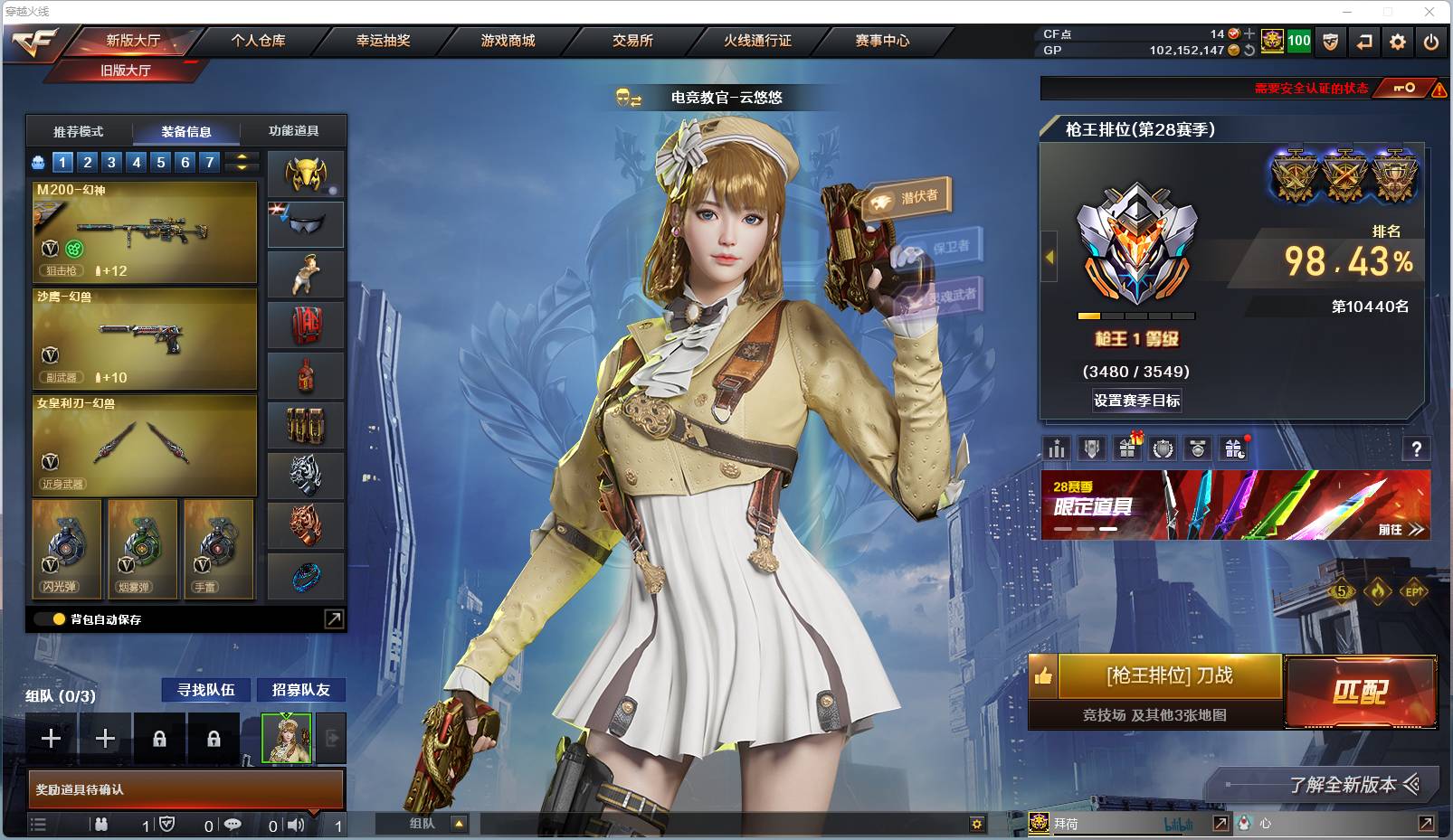
Task: Collapse the rank panel with the left arrow
Action: click(1049, 256)
